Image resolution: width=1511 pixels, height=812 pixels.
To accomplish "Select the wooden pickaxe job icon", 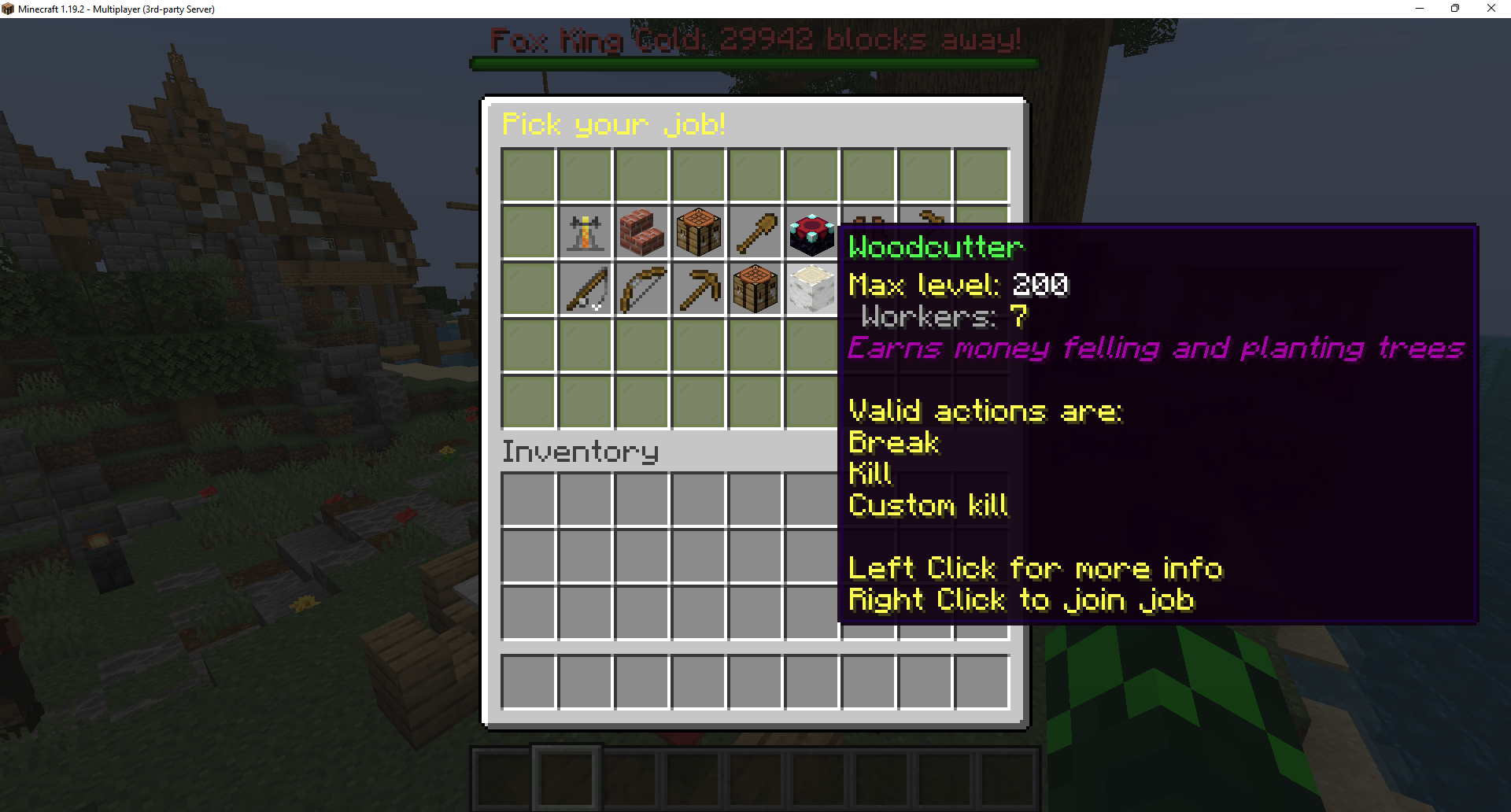I will pyautogui.click(x=699, y=290).
